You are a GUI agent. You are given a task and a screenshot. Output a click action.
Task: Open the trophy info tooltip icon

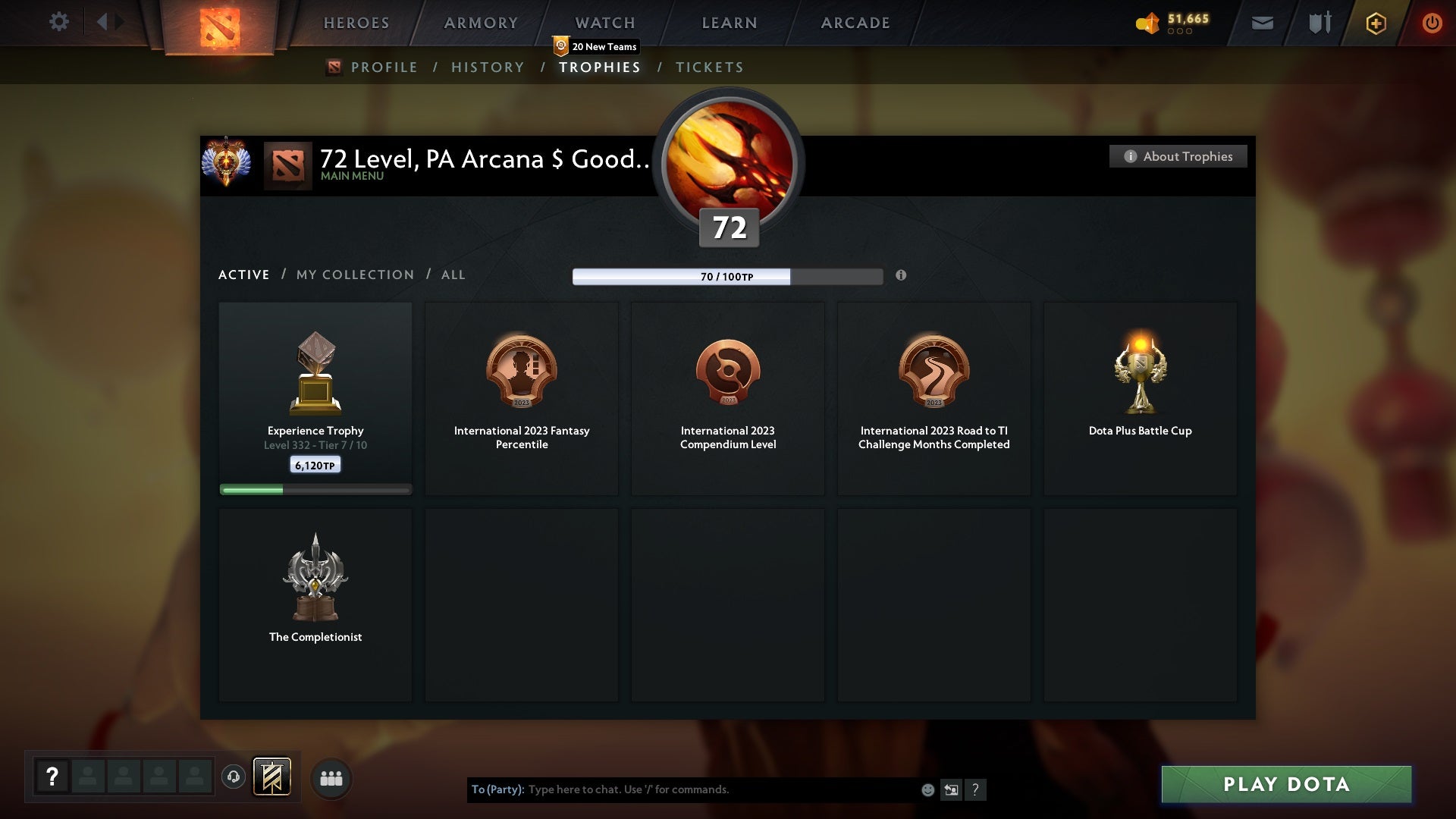pos(902,277)
